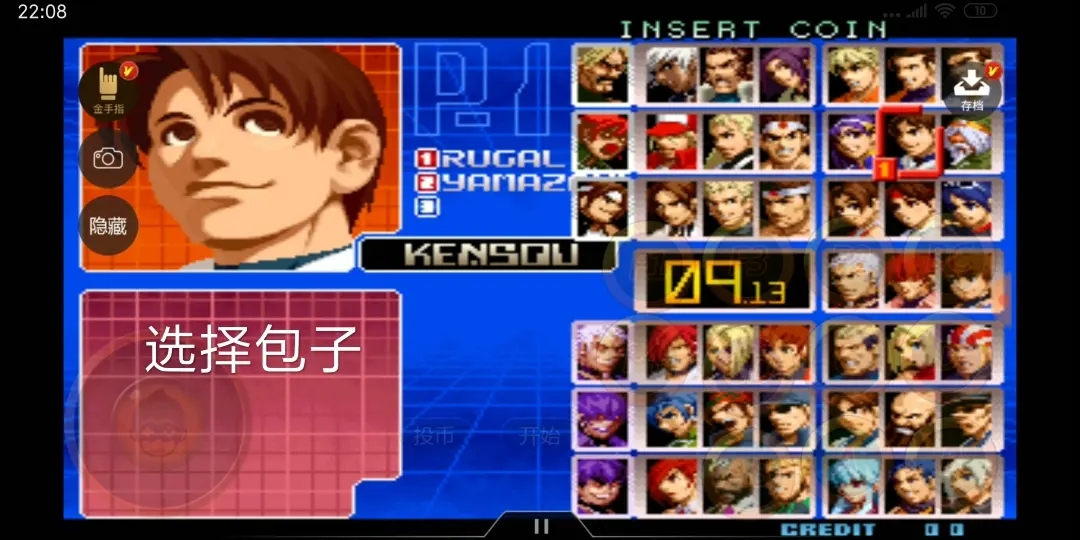Screen dimensions: 1080x540
Task: Tap the 隐藏 hide button
Action: click(x=108, y=225)
